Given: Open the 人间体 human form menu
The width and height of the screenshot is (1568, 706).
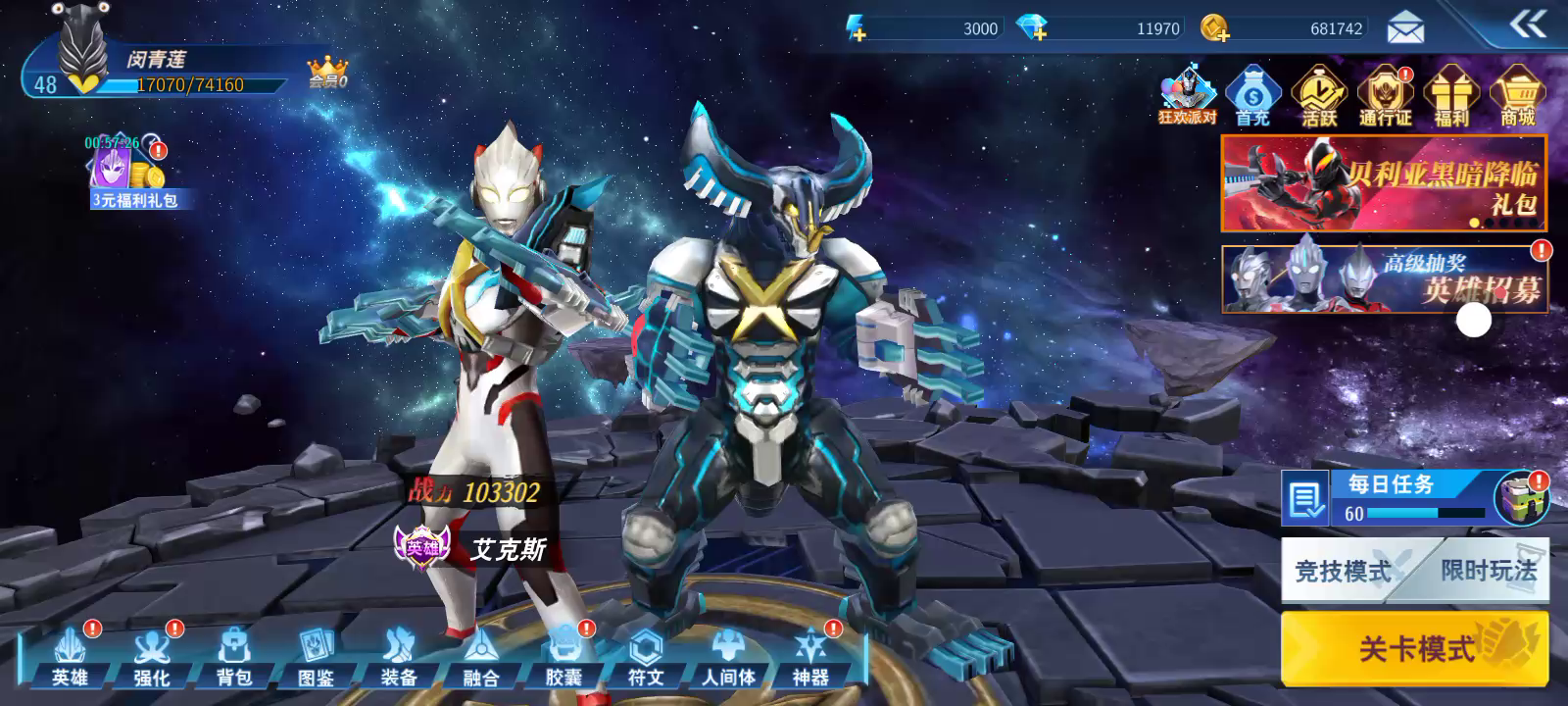Looking at the screenshot, I should (728, 657).
